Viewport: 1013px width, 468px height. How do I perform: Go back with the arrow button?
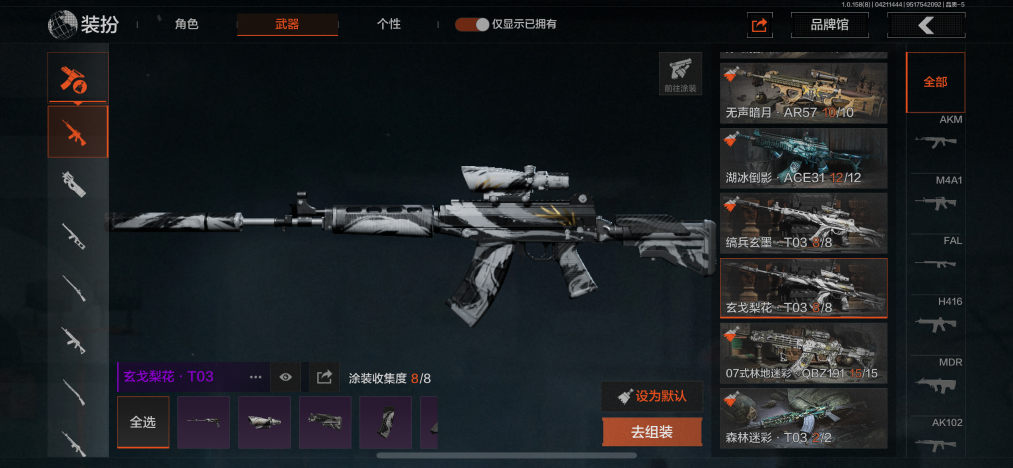tap(926, 25)
